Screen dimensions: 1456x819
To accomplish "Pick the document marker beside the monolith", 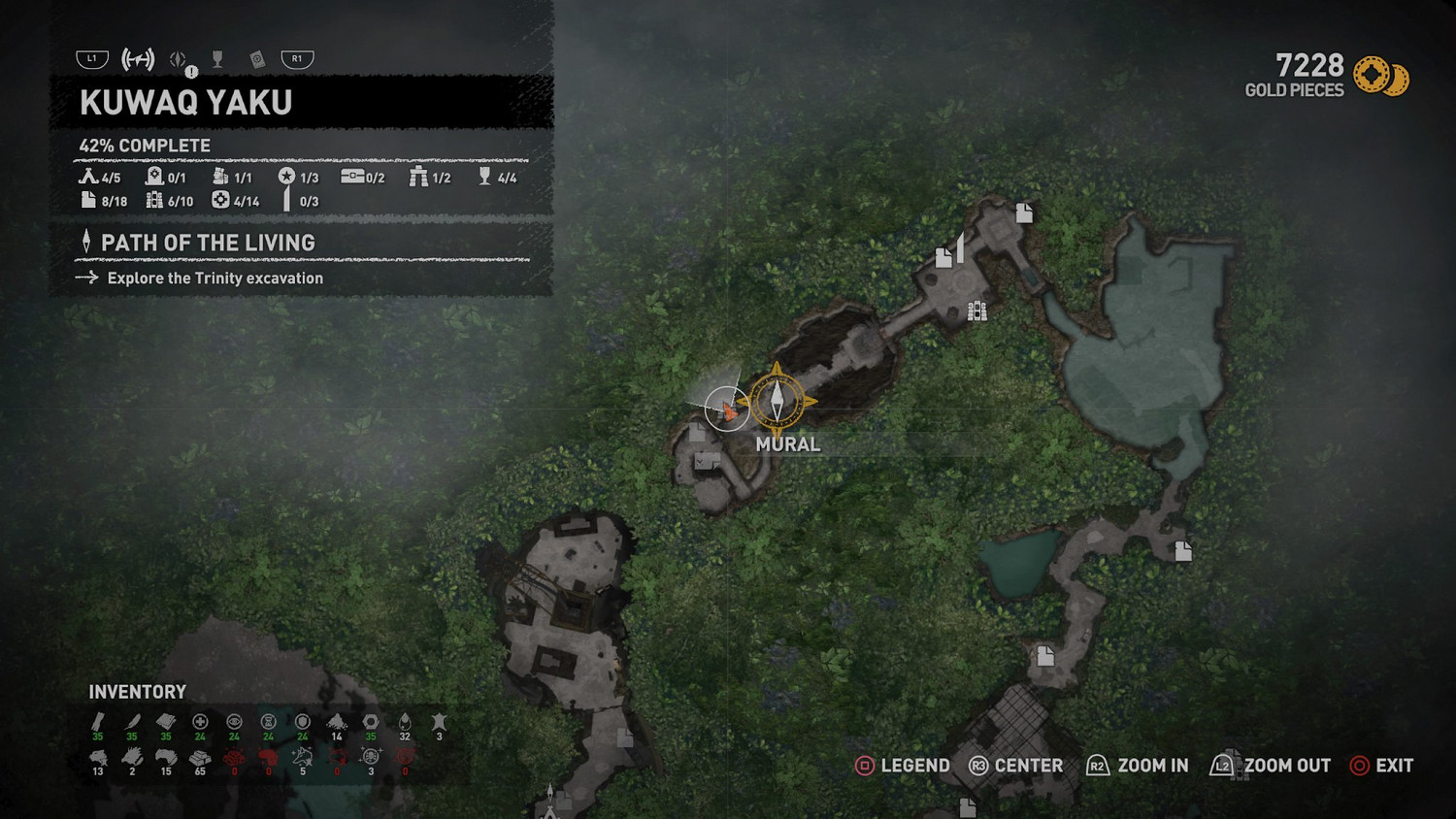I will tap(943, 258).
